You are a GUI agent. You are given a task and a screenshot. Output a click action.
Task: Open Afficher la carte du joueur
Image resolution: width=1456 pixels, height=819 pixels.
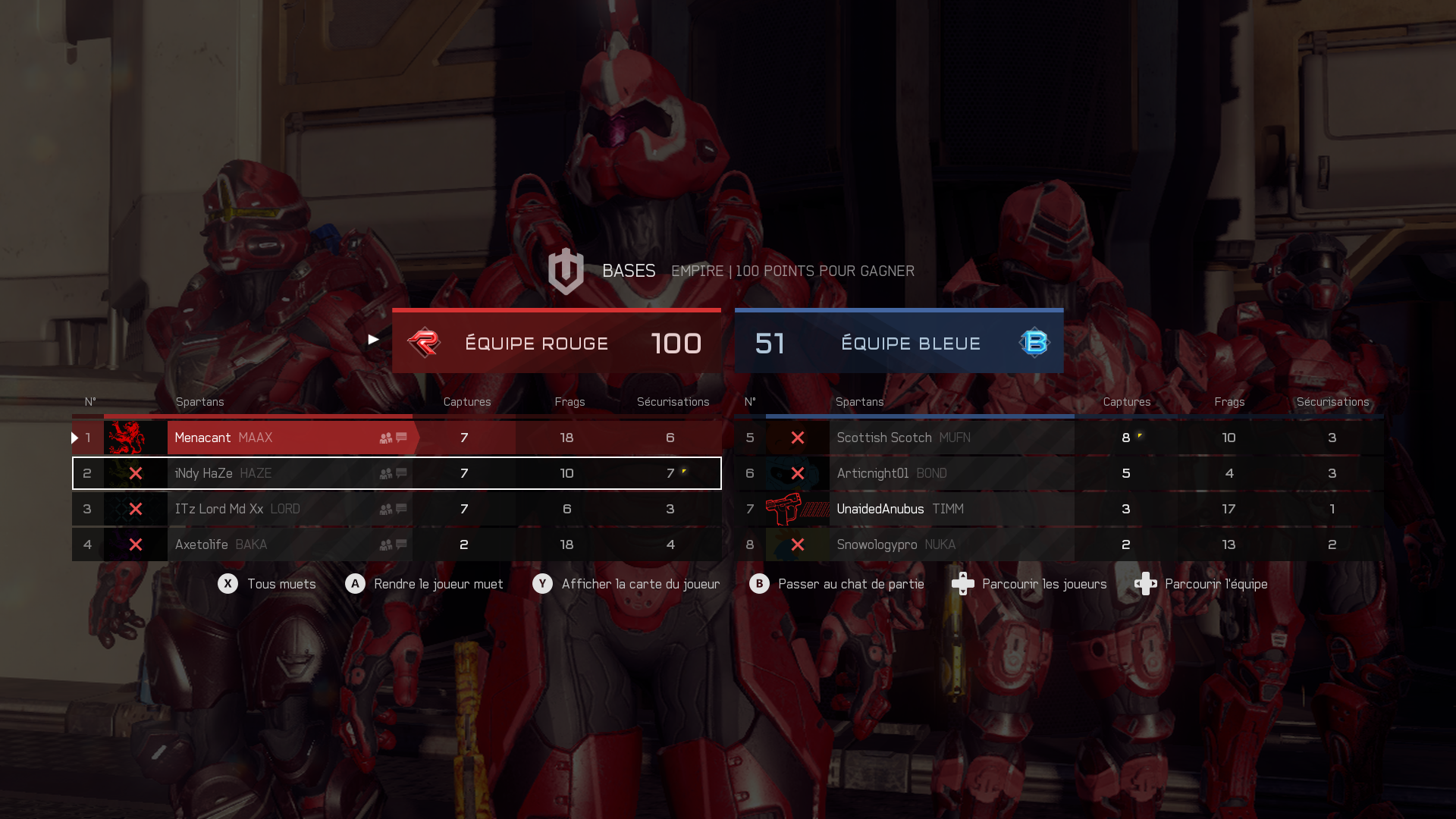coord(626,584)
